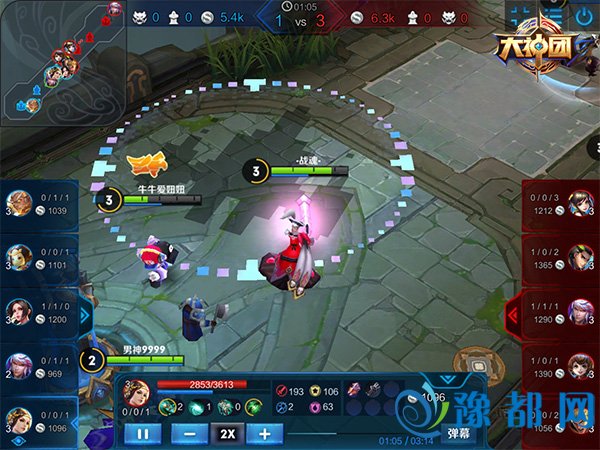Toggle the eye view icon at bottom left

pos(17,440)
